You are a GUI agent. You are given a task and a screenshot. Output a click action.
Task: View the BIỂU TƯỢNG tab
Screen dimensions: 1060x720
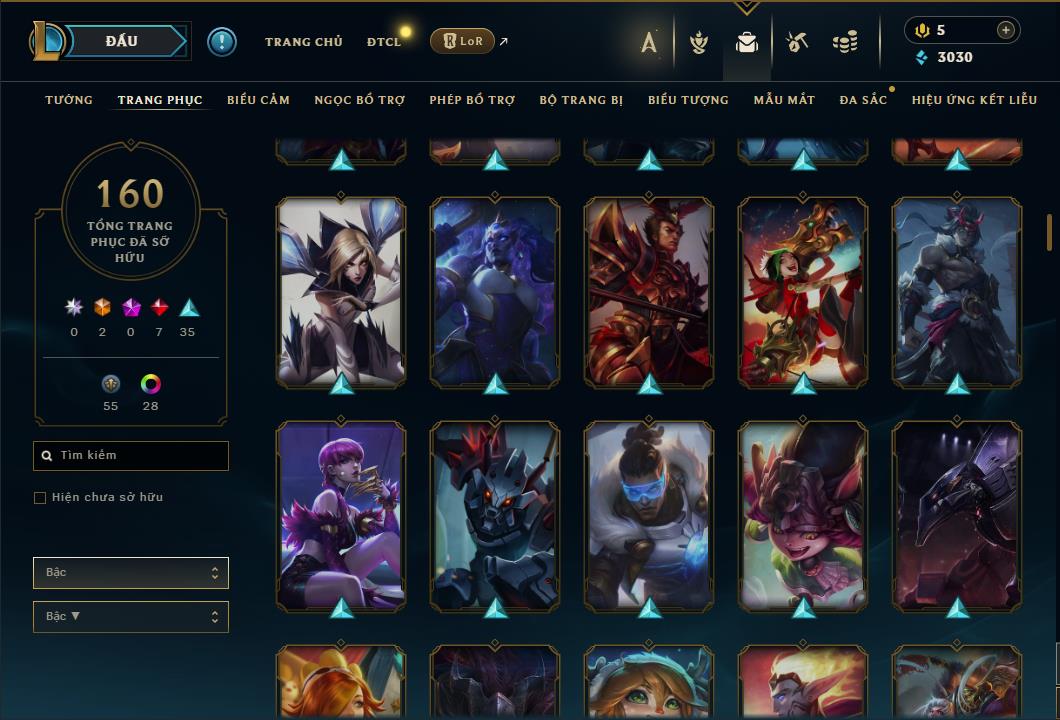click(688, 100)
